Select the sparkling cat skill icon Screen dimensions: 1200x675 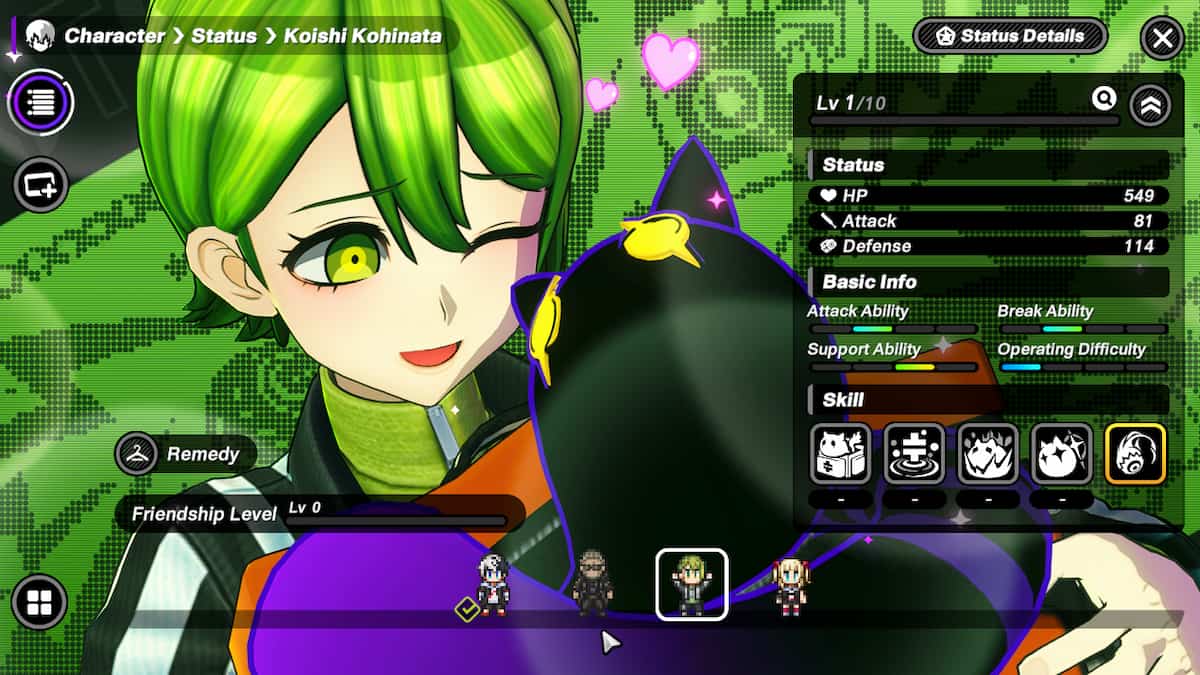pos(1061,453)
